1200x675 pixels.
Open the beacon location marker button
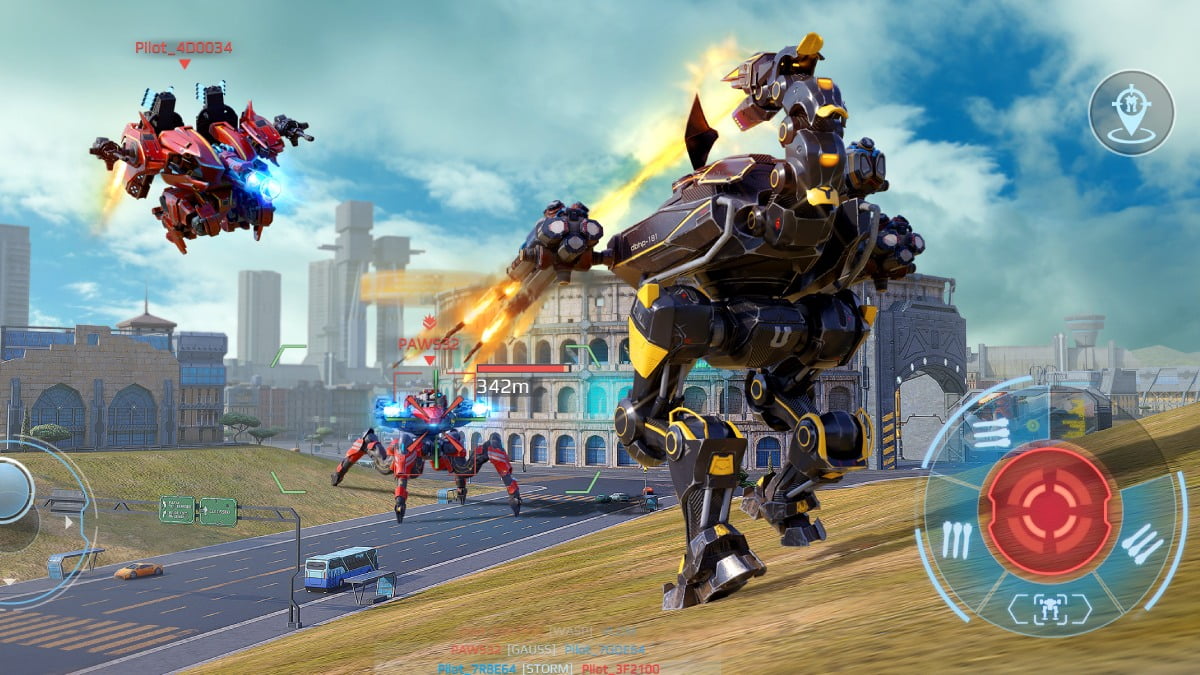click(1131, 112)
